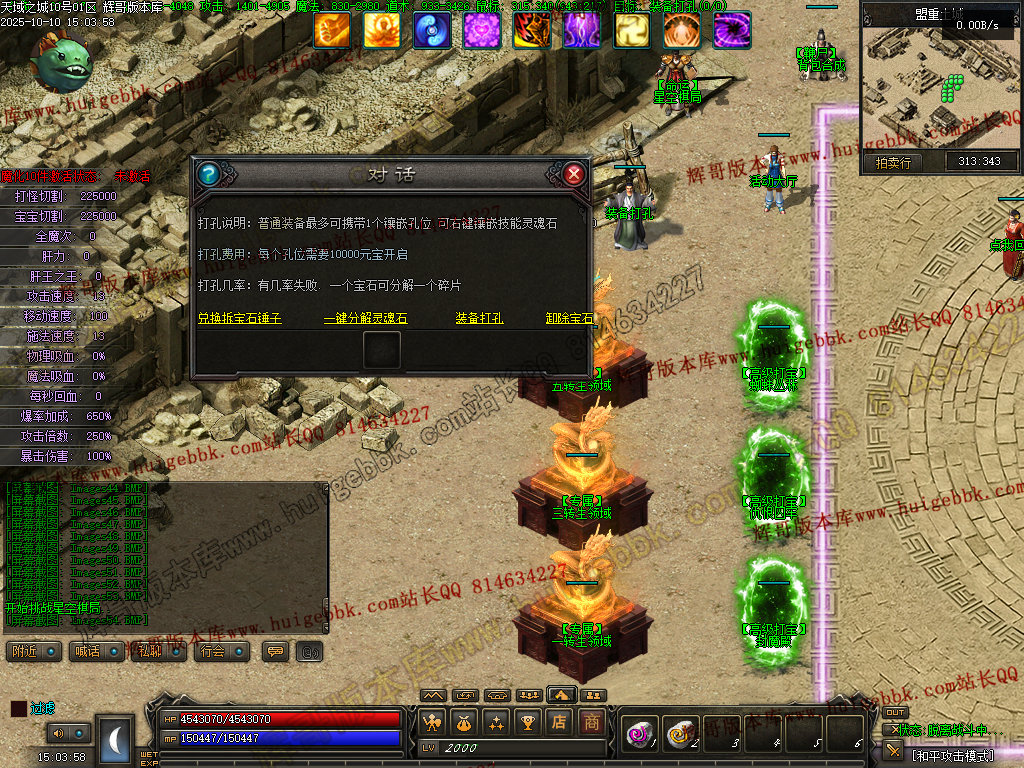Use the purple swirl item in slot 1

pyautogui.click(x=637, y=735)
